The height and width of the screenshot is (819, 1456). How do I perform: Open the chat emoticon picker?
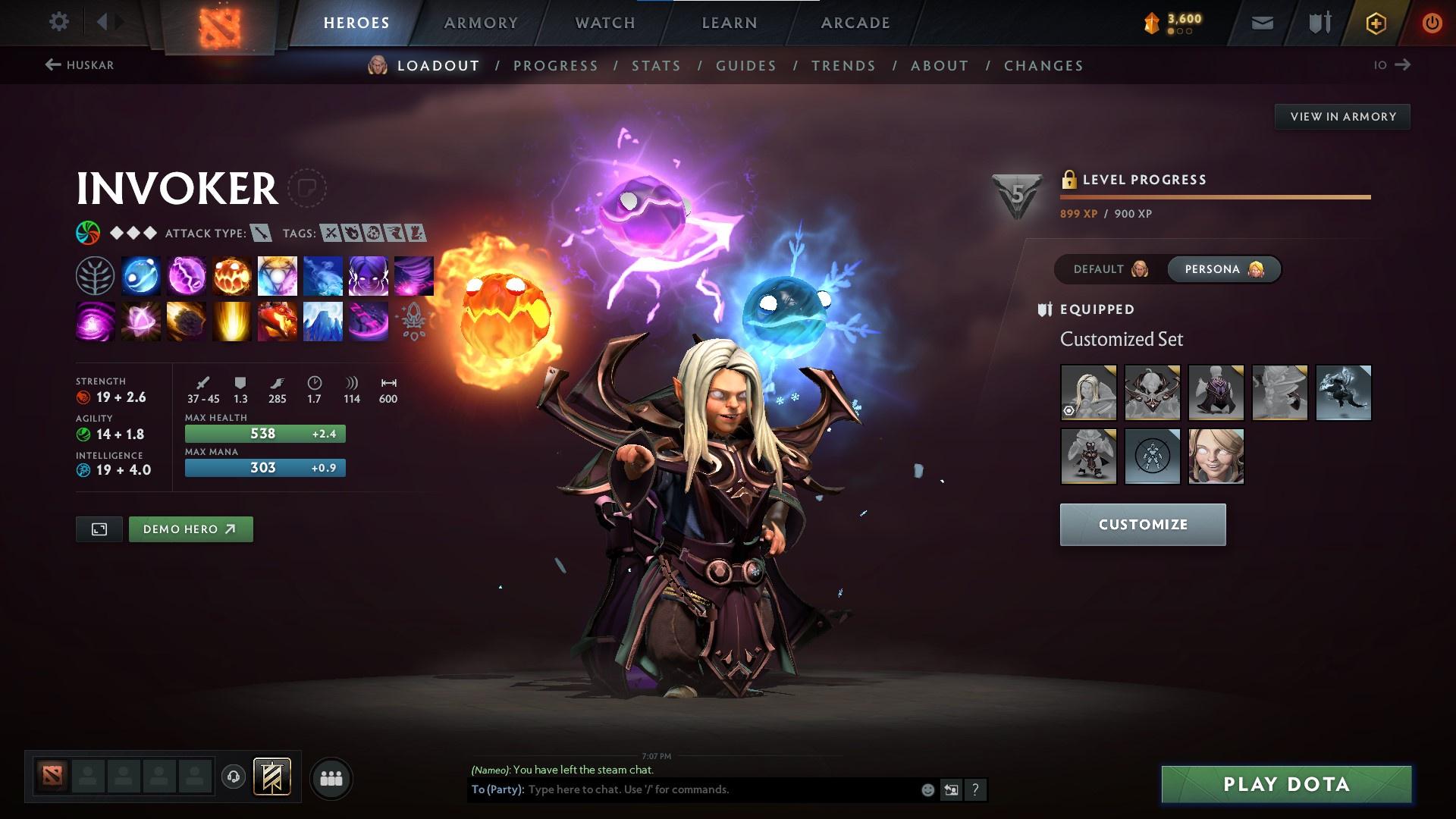[927, 789]
